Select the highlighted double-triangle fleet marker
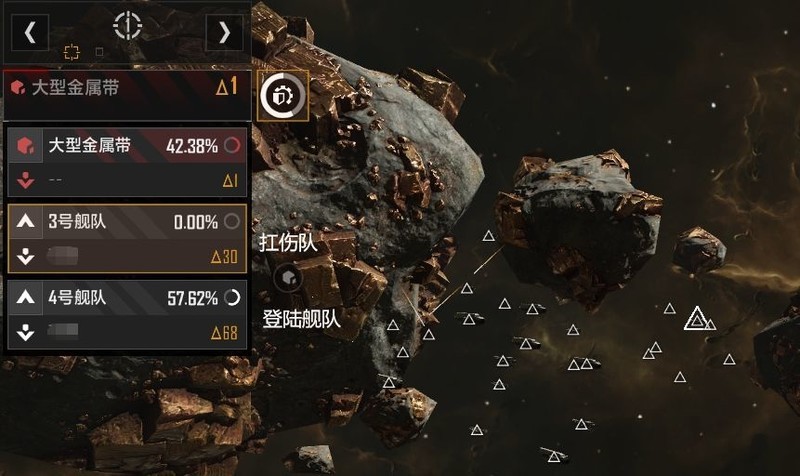This screenshot has width=800, height=476. coord(697,319)
